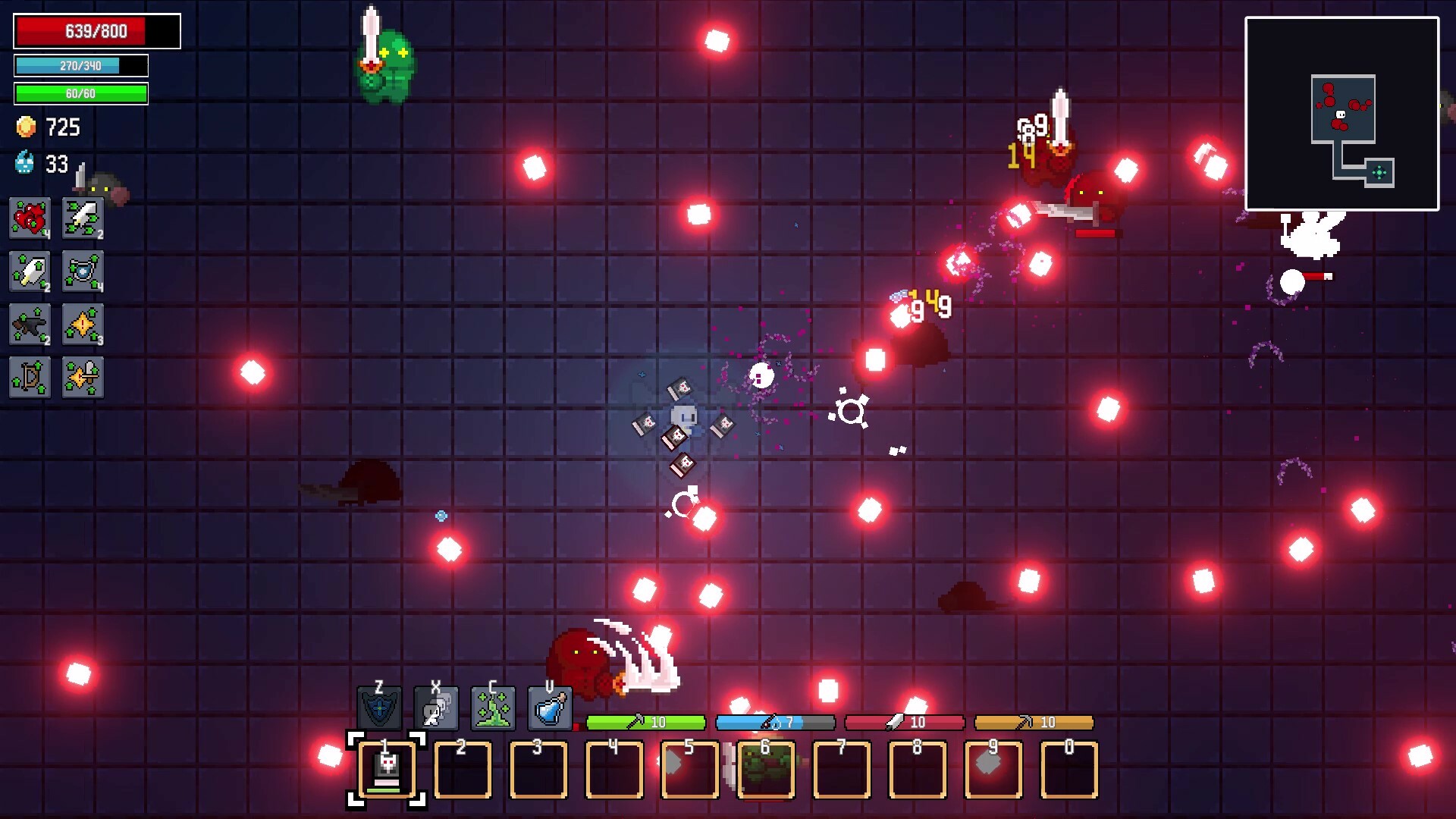
Task: Use the V blue potion ability
Action: point(550,710)
